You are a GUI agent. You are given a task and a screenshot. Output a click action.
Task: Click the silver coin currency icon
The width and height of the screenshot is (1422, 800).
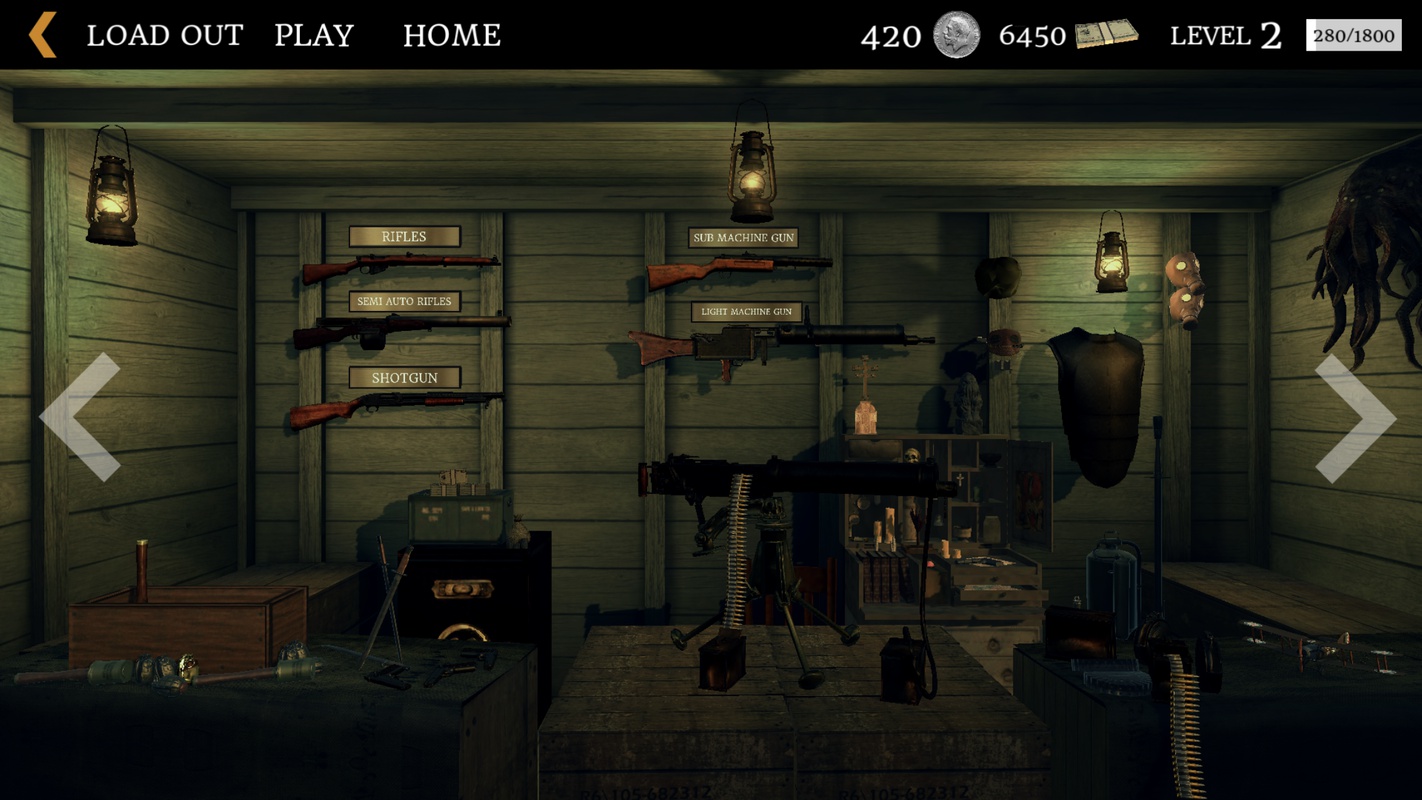click(x=956, y=35)
